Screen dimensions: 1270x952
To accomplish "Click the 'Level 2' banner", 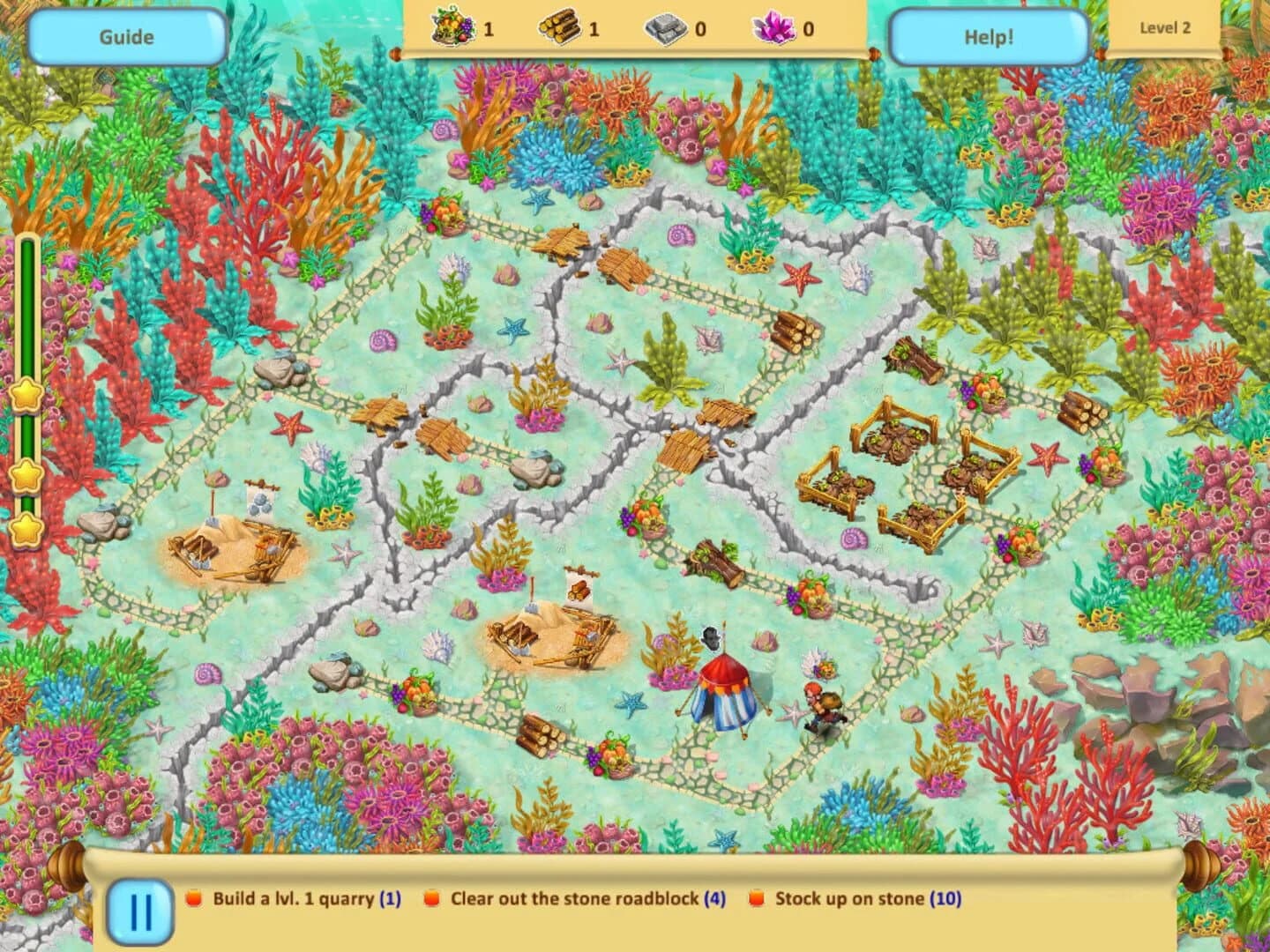I will click(1167, 28).
